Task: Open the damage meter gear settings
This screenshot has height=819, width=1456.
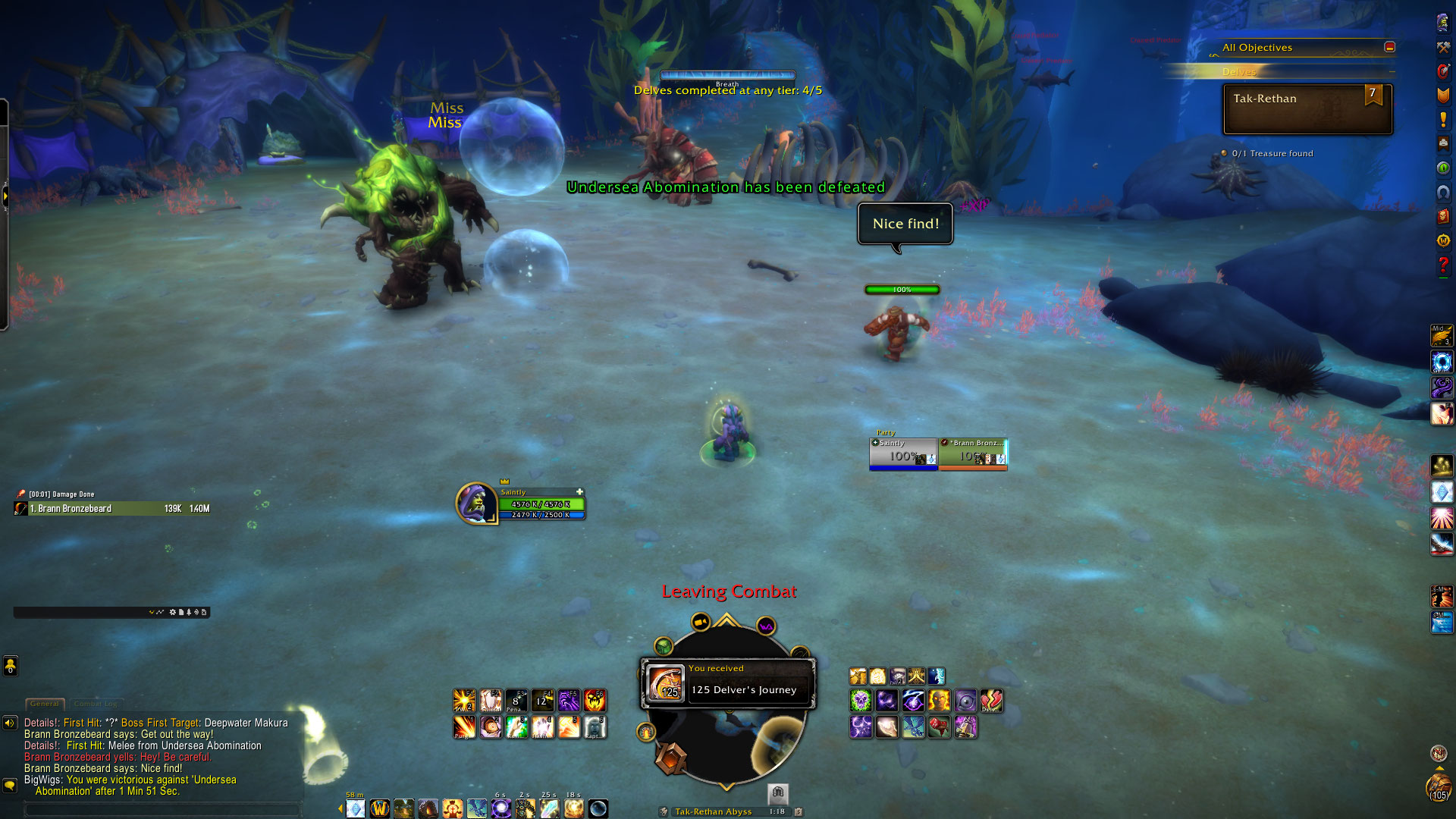Action: (x=173, y=612)
